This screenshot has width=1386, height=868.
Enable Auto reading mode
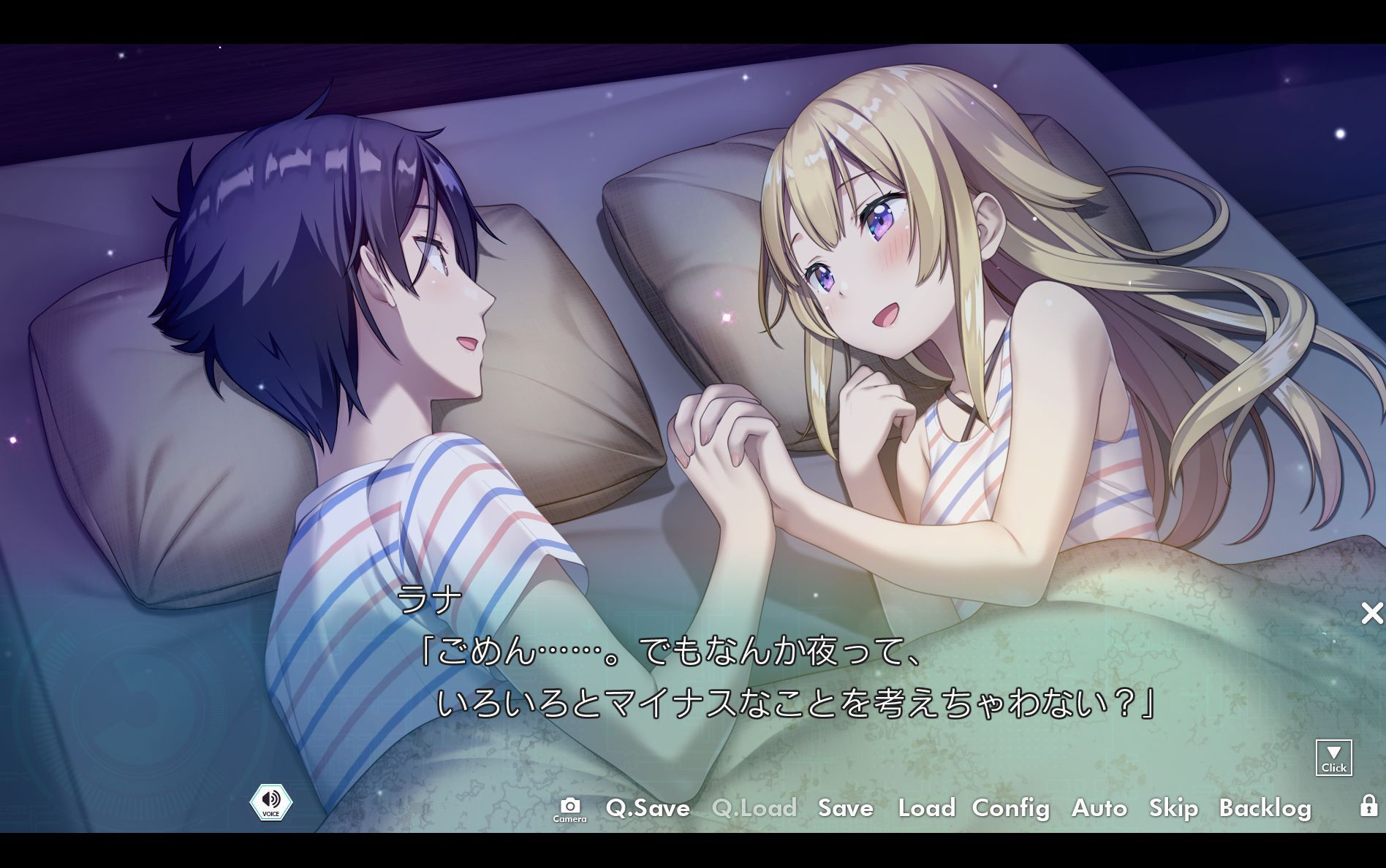(1099, 809)
